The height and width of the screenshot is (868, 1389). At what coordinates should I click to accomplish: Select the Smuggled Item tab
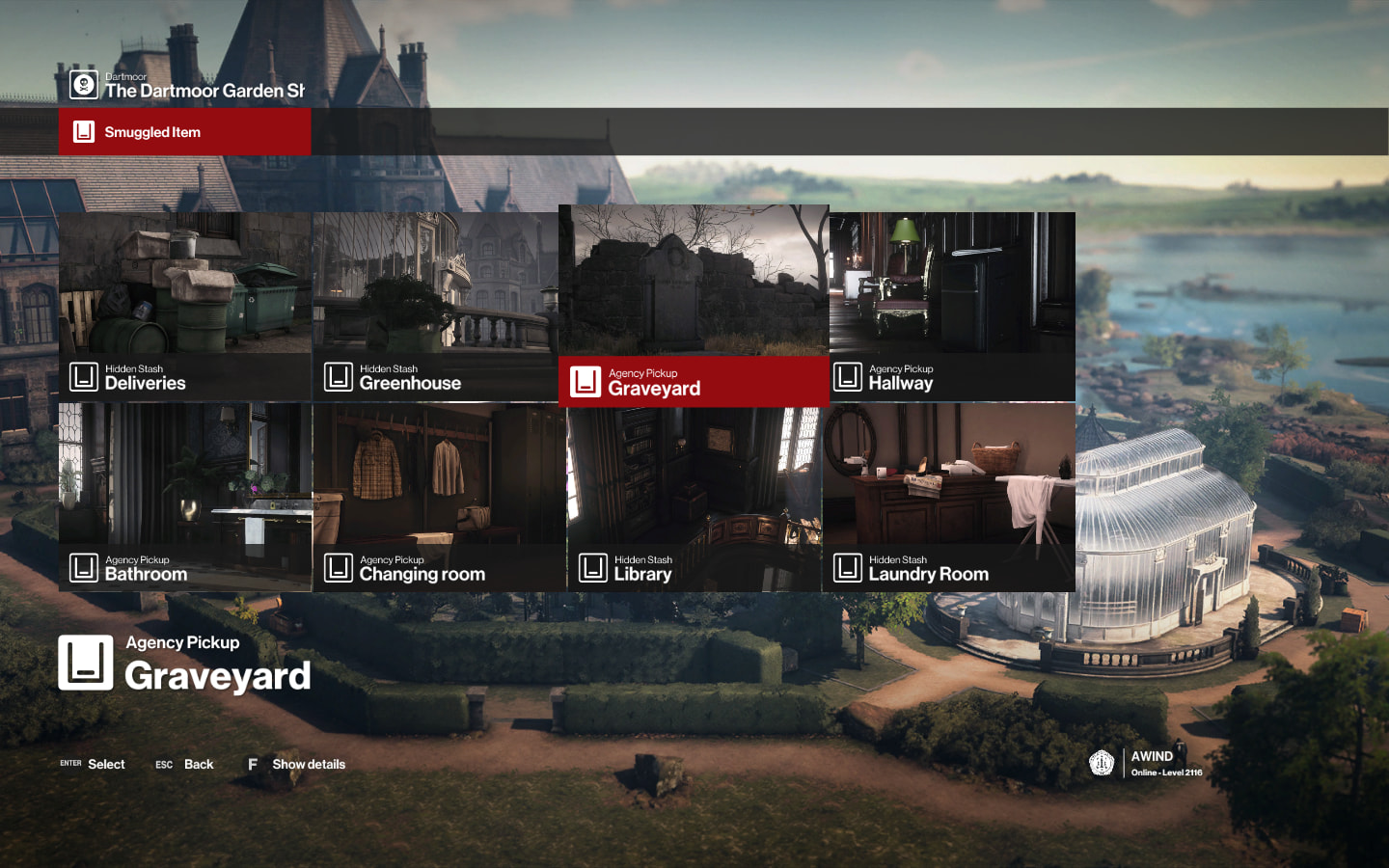coord(184,132)
